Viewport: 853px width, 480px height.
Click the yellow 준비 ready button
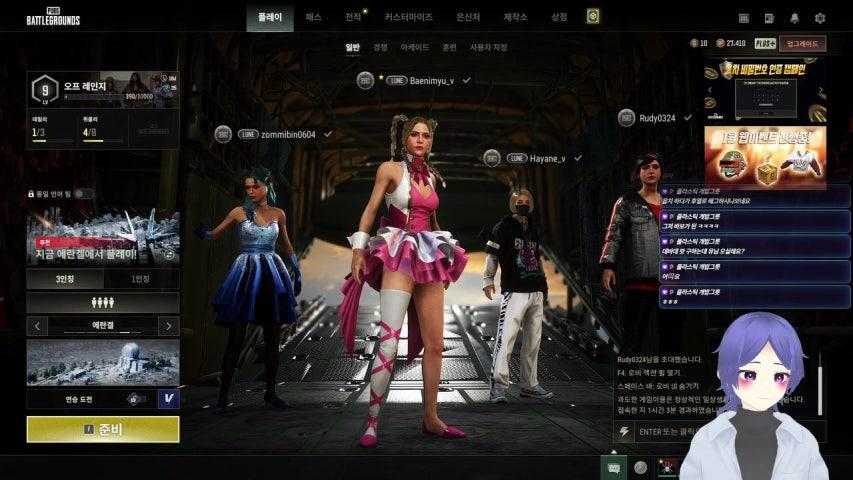103,429
